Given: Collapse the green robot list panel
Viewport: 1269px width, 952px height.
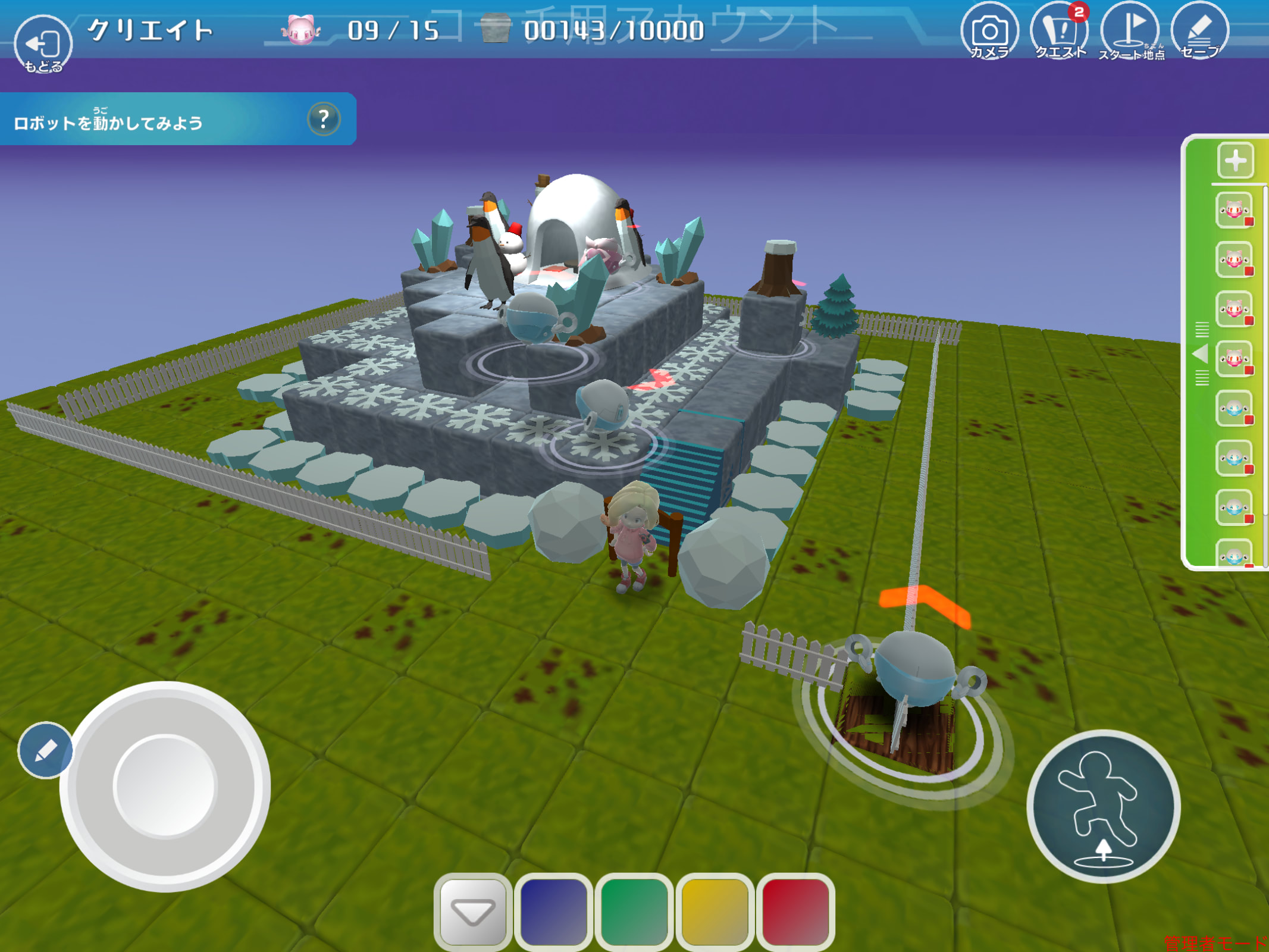Looking at the screenshot, I should (1201, 355).
